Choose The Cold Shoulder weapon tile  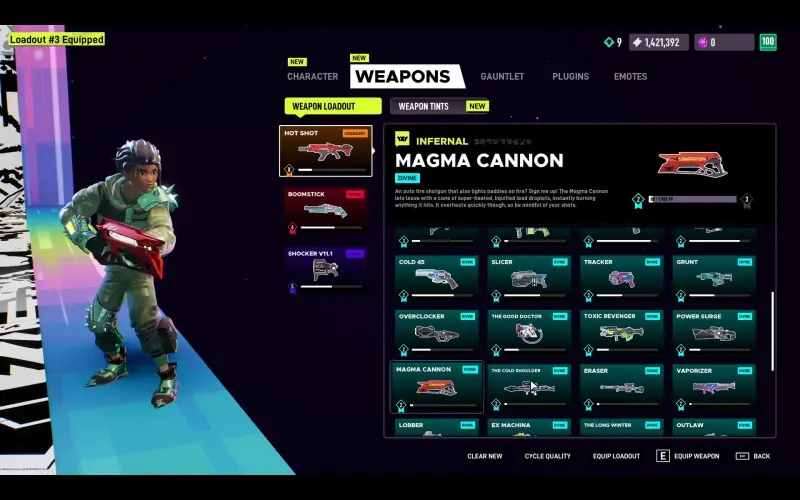coord(529,386)
